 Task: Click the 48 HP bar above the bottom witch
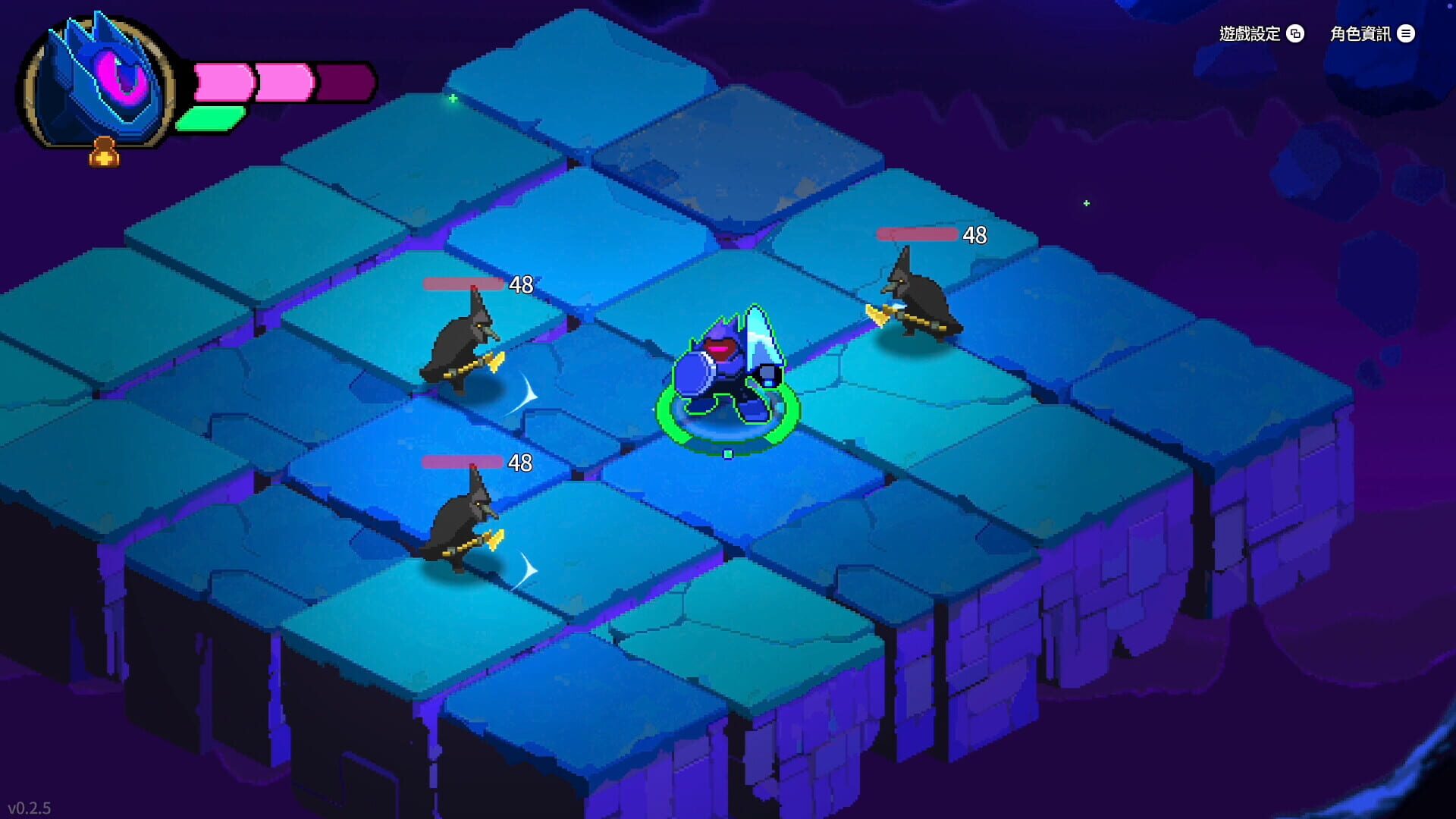(463, 461)
